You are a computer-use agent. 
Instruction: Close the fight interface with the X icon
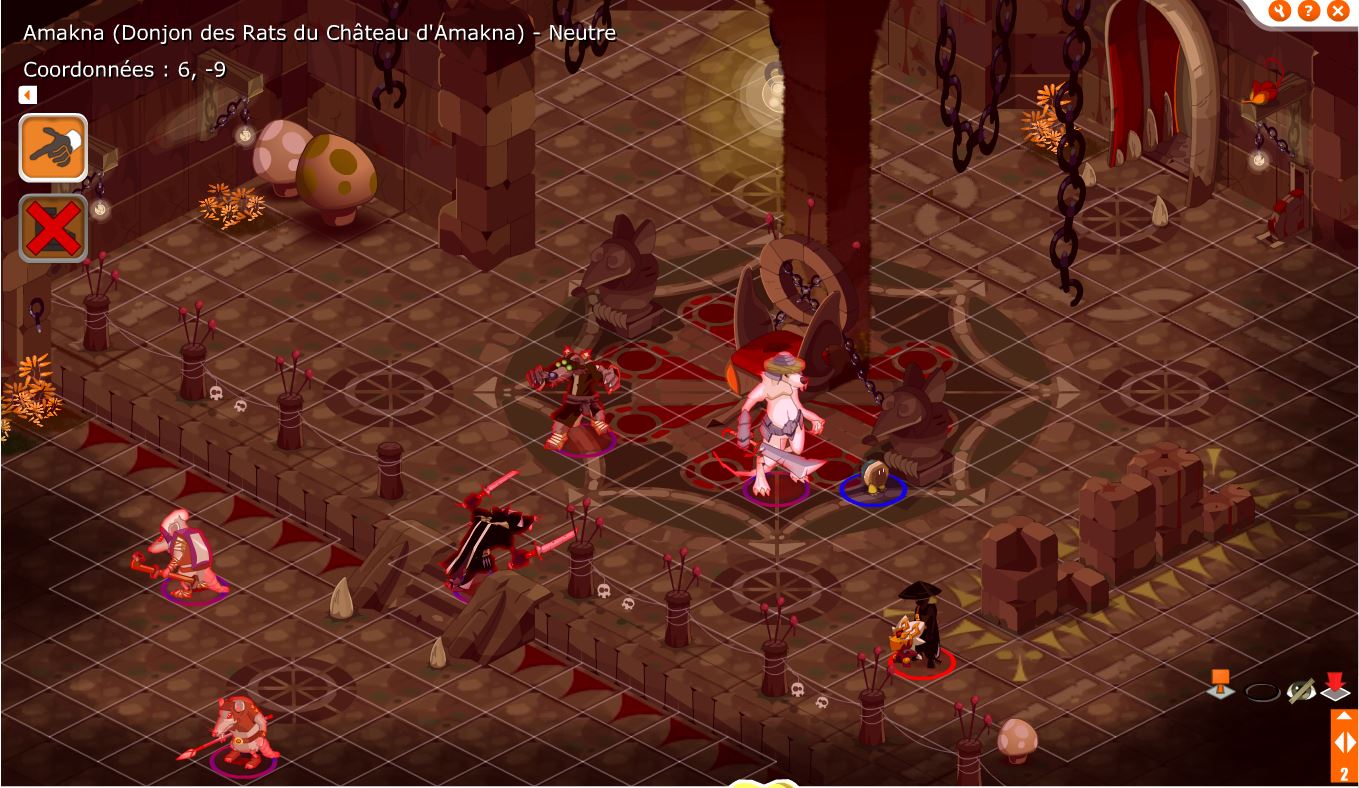pos(1338,11)
